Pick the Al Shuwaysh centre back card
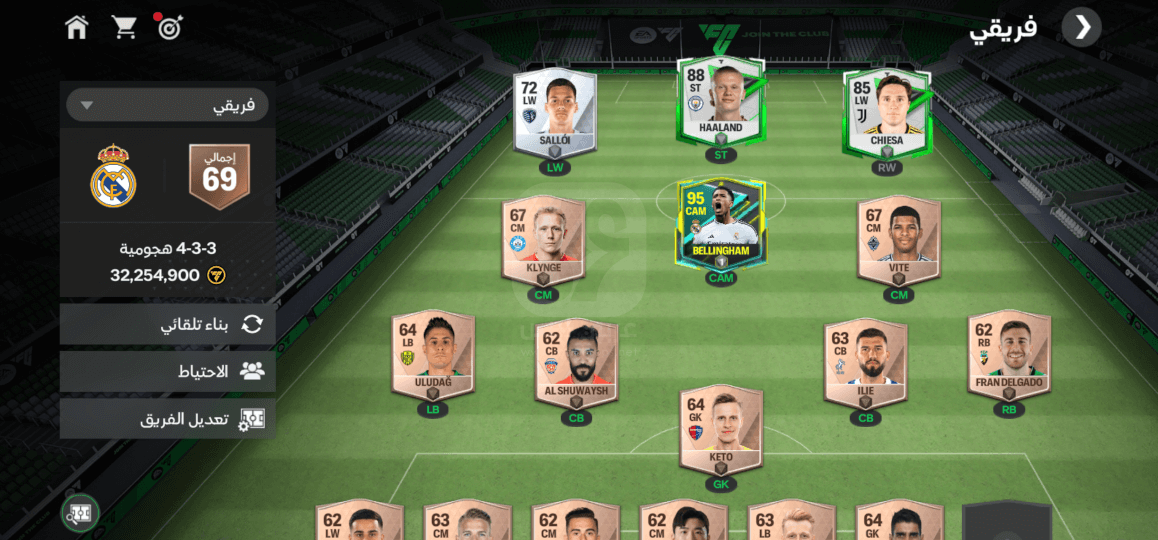The width and height of the screenshot is (1158, 540). [576, 361]
